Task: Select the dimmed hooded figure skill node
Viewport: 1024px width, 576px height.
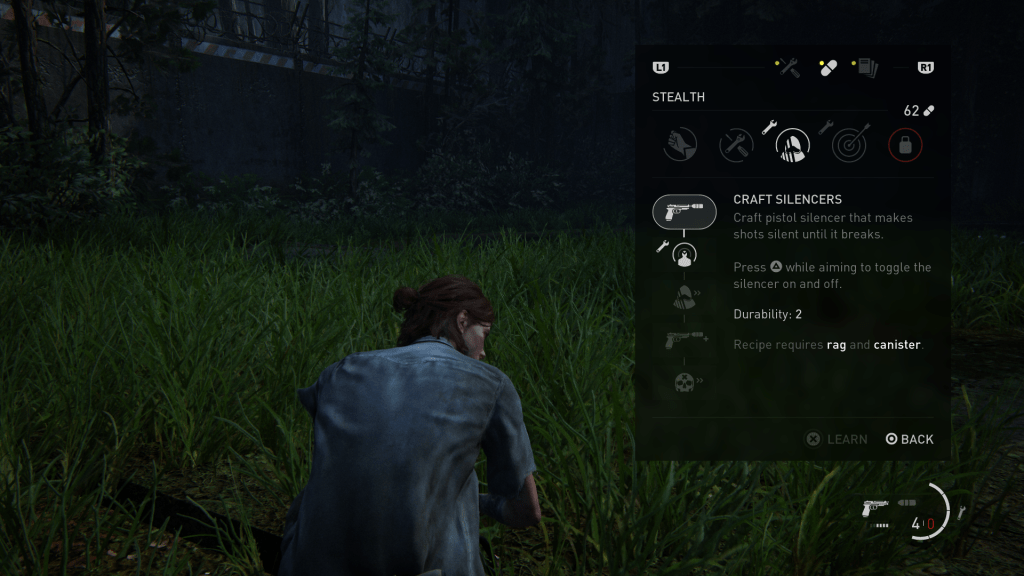Action: tap(684, 297)
